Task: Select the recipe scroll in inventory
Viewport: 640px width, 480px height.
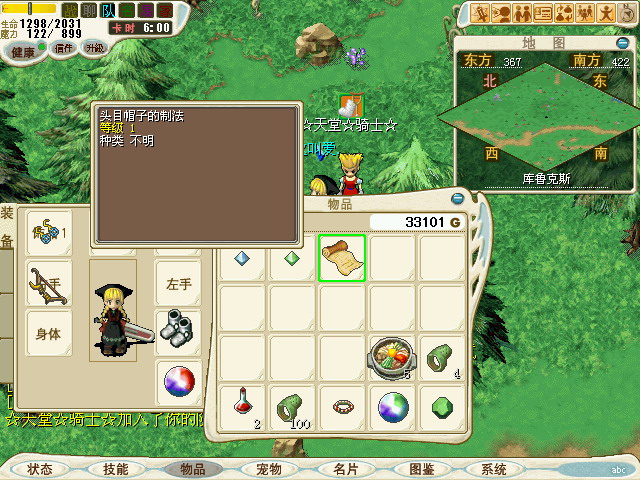Action: 342,258
